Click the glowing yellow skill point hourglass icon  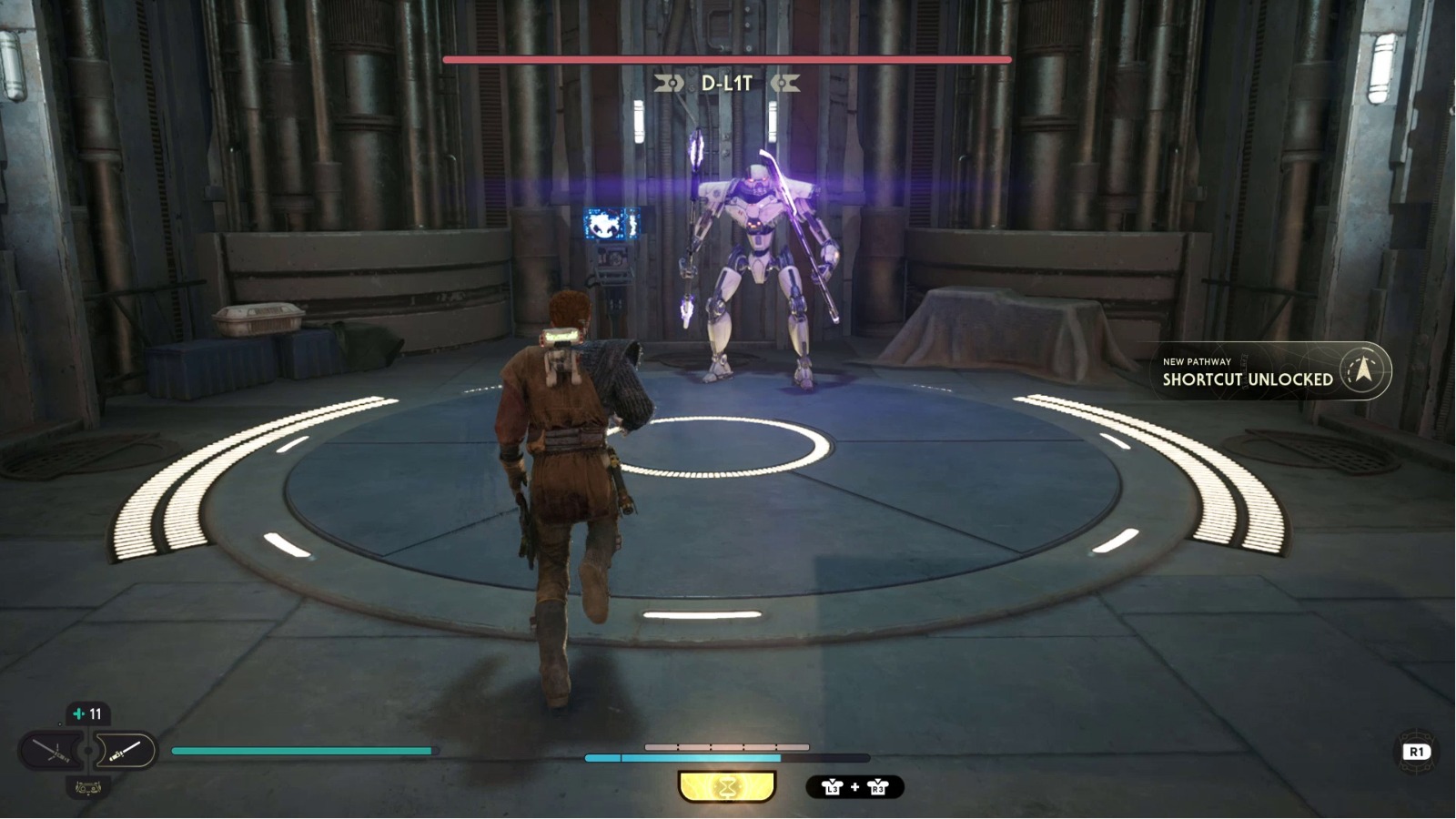point(727,786)
